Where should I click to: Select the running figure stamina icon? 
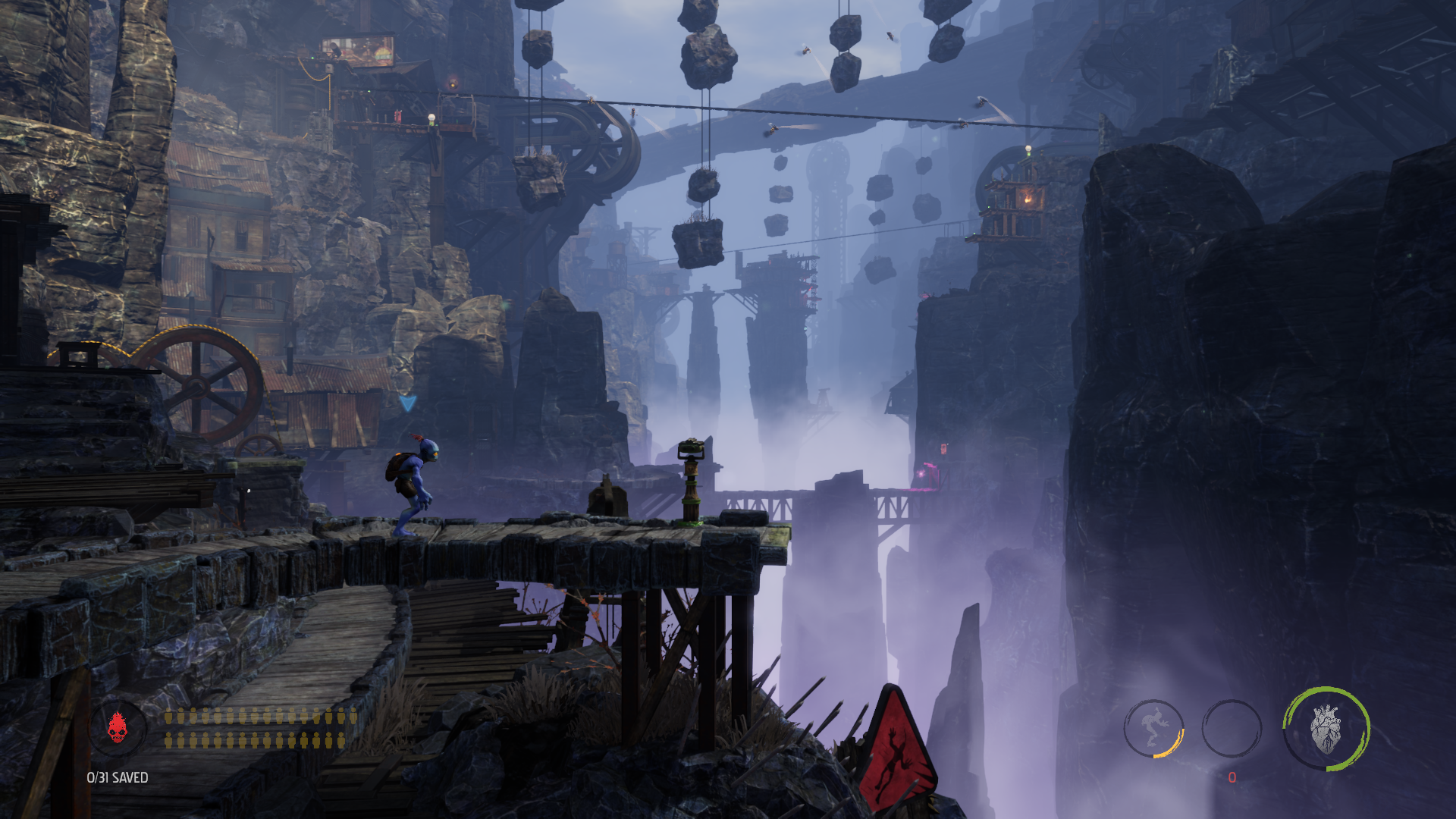point(1153,728)
